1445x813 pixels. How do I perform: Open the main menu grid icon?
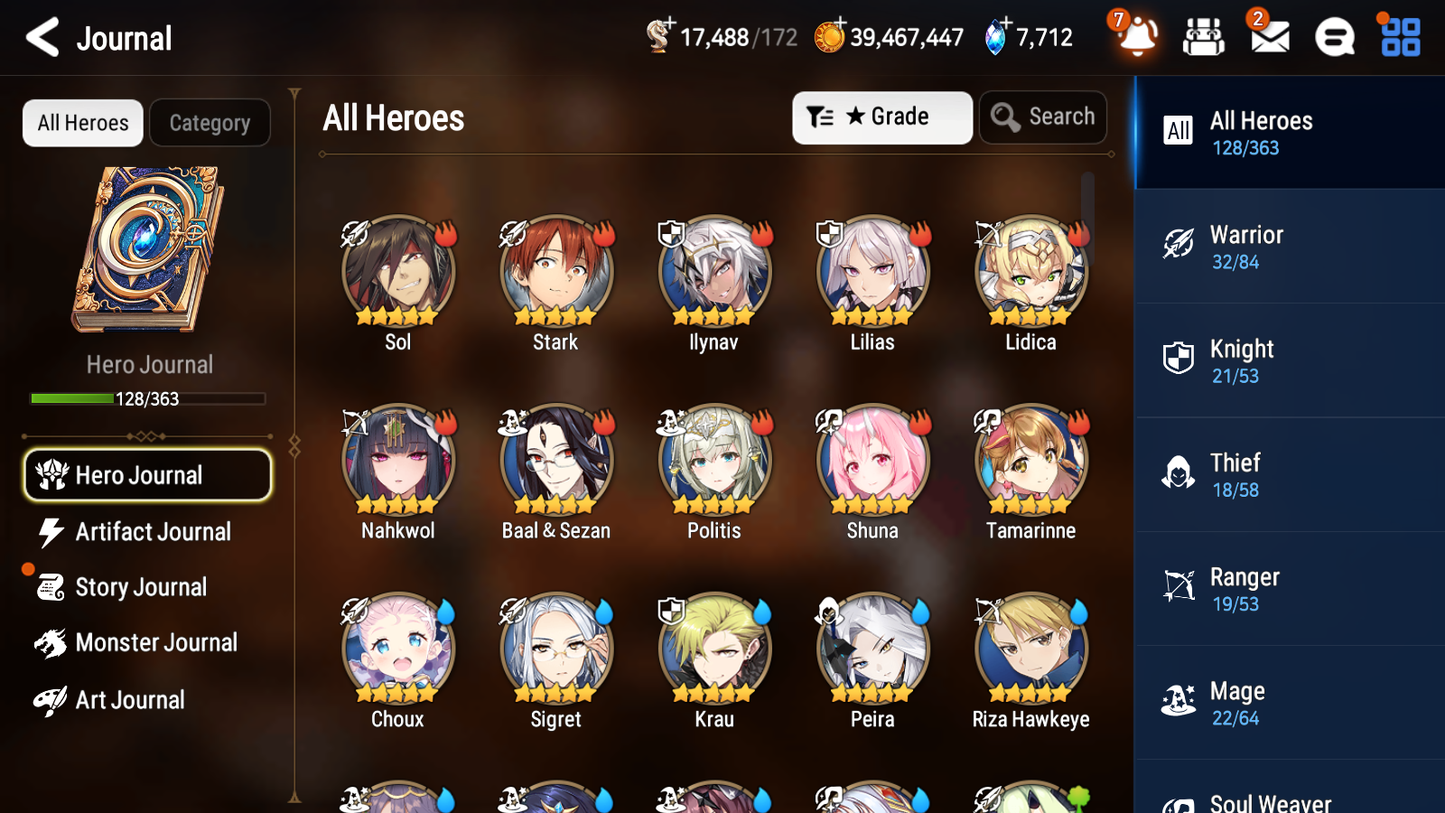pos(1398,36)
